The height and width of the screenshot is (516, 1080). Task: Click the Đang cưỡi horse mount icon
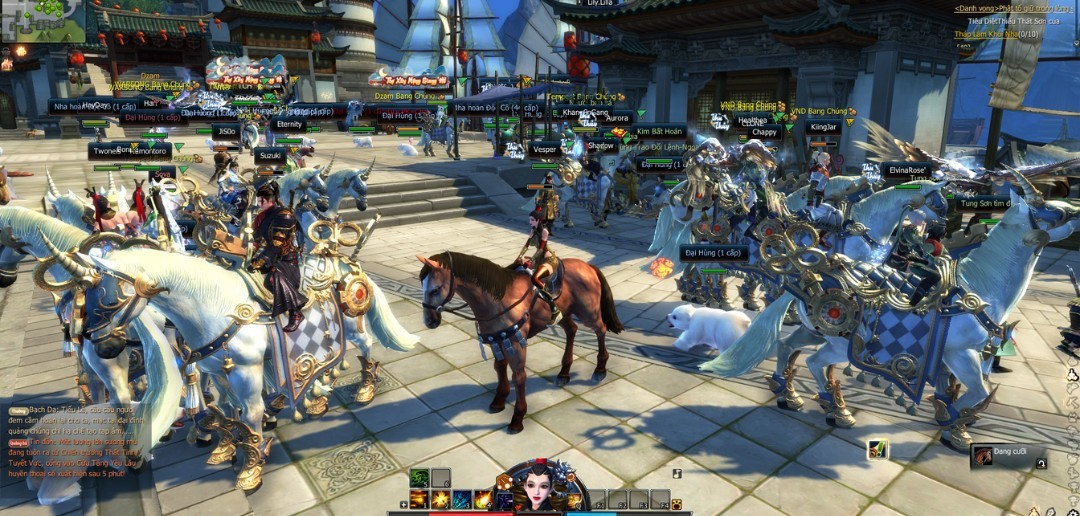pos(983,456)
